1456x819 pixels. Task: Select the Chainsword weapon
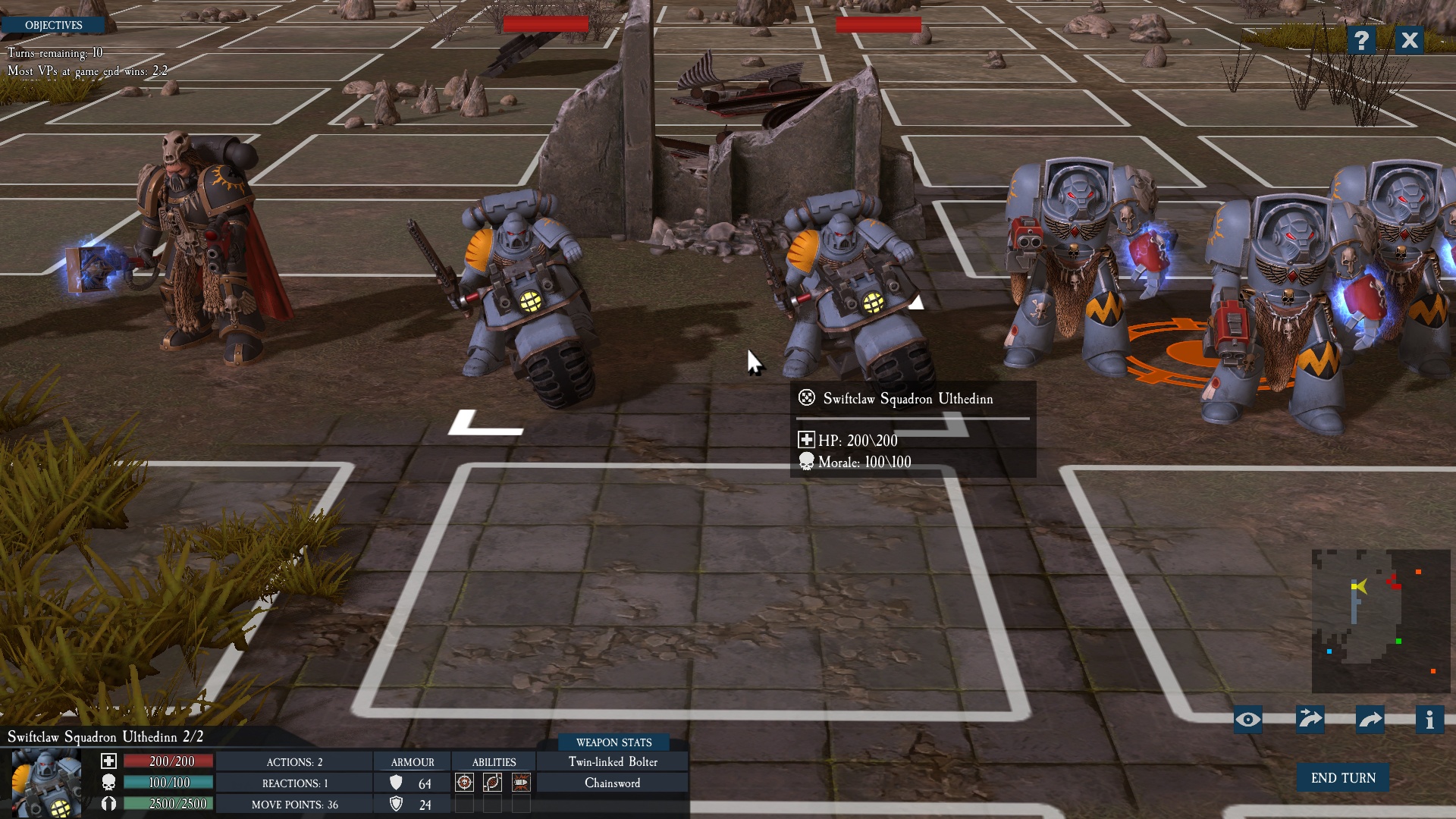coord(612,783)
